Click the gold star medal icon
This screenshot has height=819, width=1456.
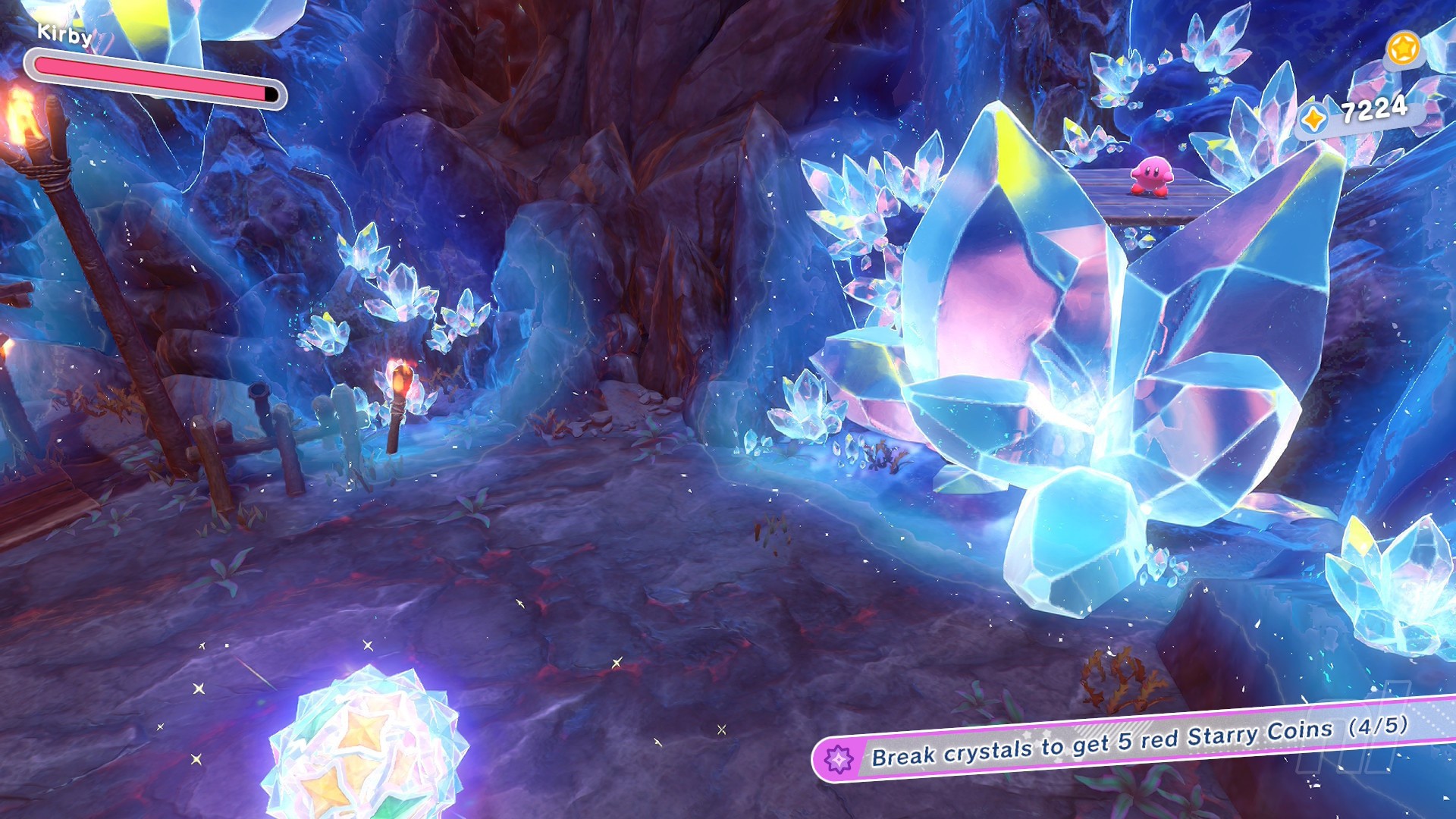point(1402,49)
